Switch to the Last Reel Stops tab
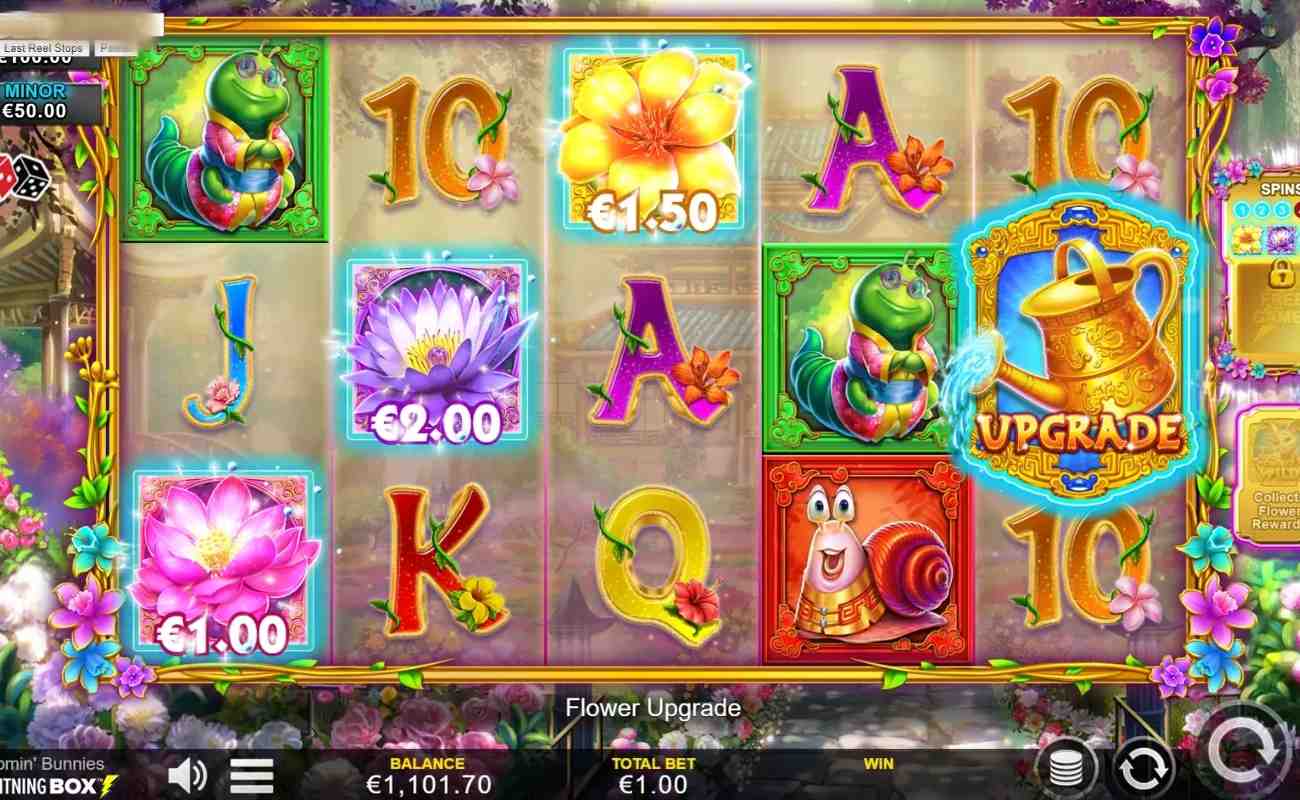Image resolution: width=1300 pixels, height=800 pixels. [45, 46]
